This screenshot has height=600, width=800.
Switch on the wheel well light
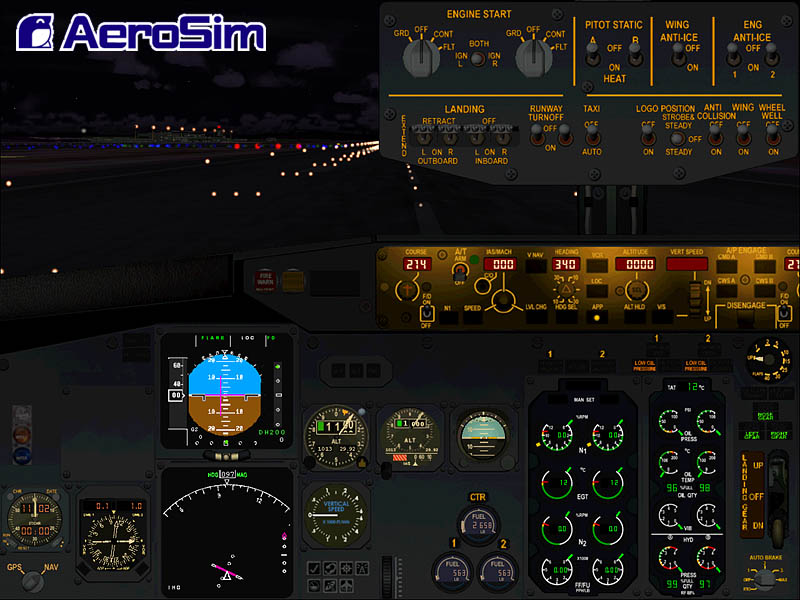point(772,132)
